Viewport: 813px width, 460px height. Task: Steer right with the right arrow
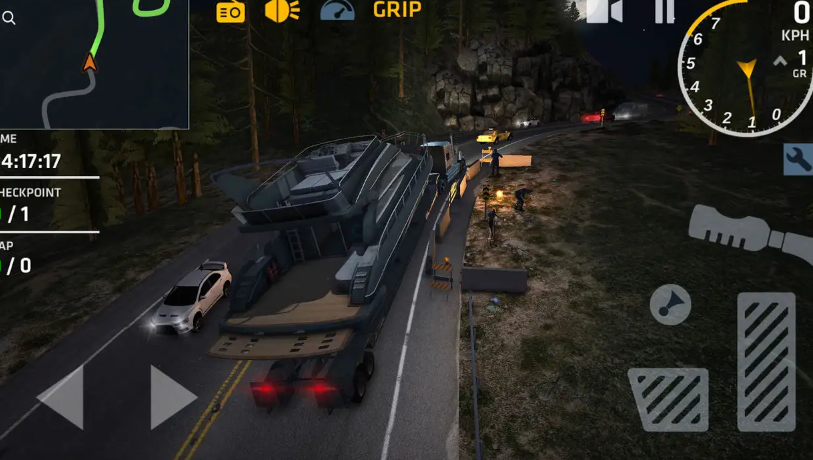[x=173, y=397]
